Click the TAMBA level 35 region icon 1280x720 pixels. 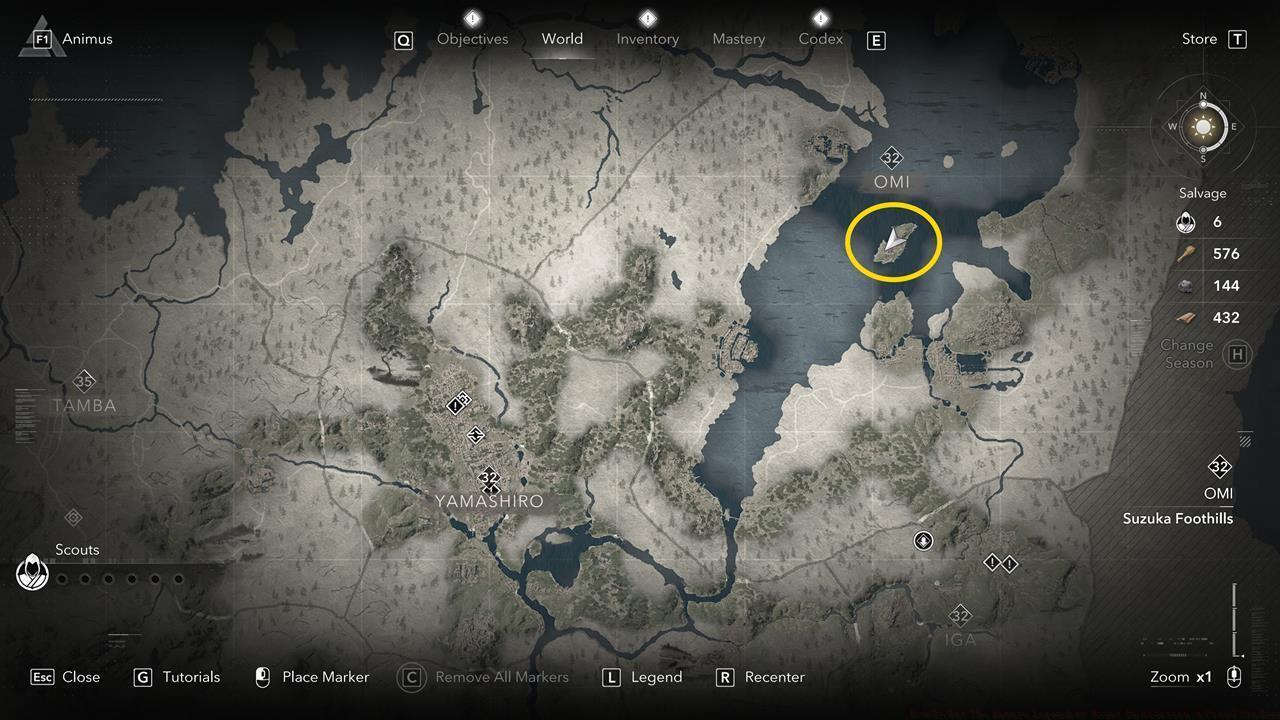[84, 381]
